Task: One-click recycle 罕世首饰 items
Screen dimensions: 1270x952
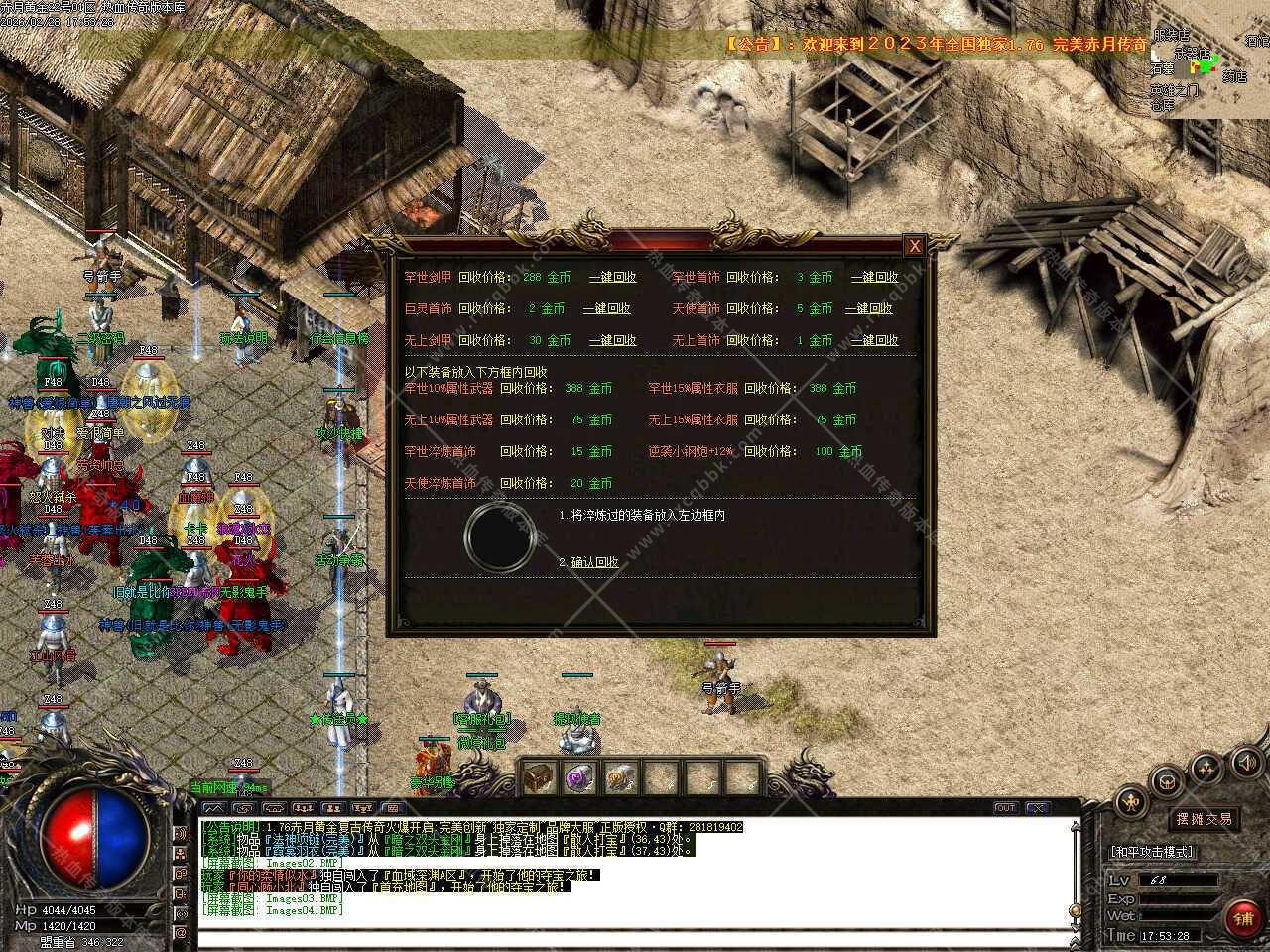Action: 874,278
